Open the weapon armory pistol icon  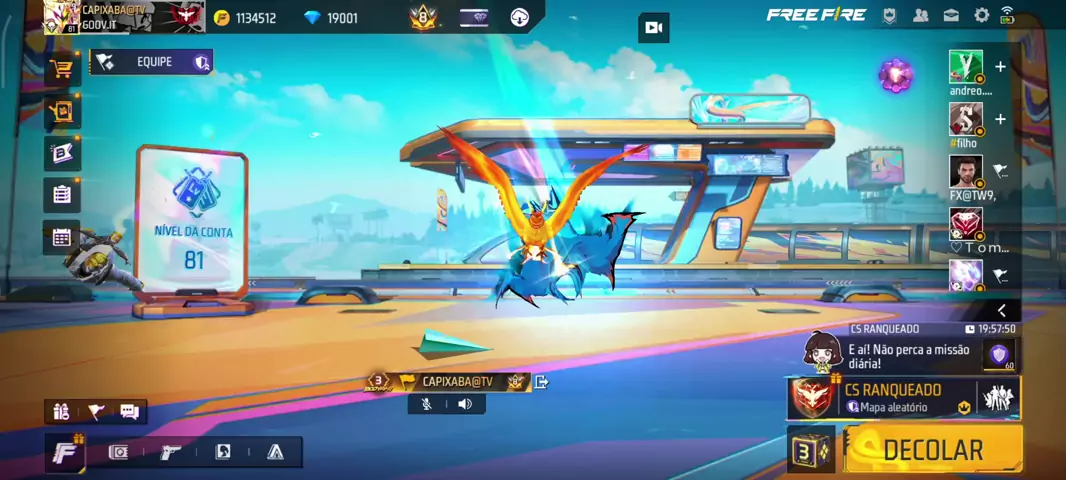point(170,452)
